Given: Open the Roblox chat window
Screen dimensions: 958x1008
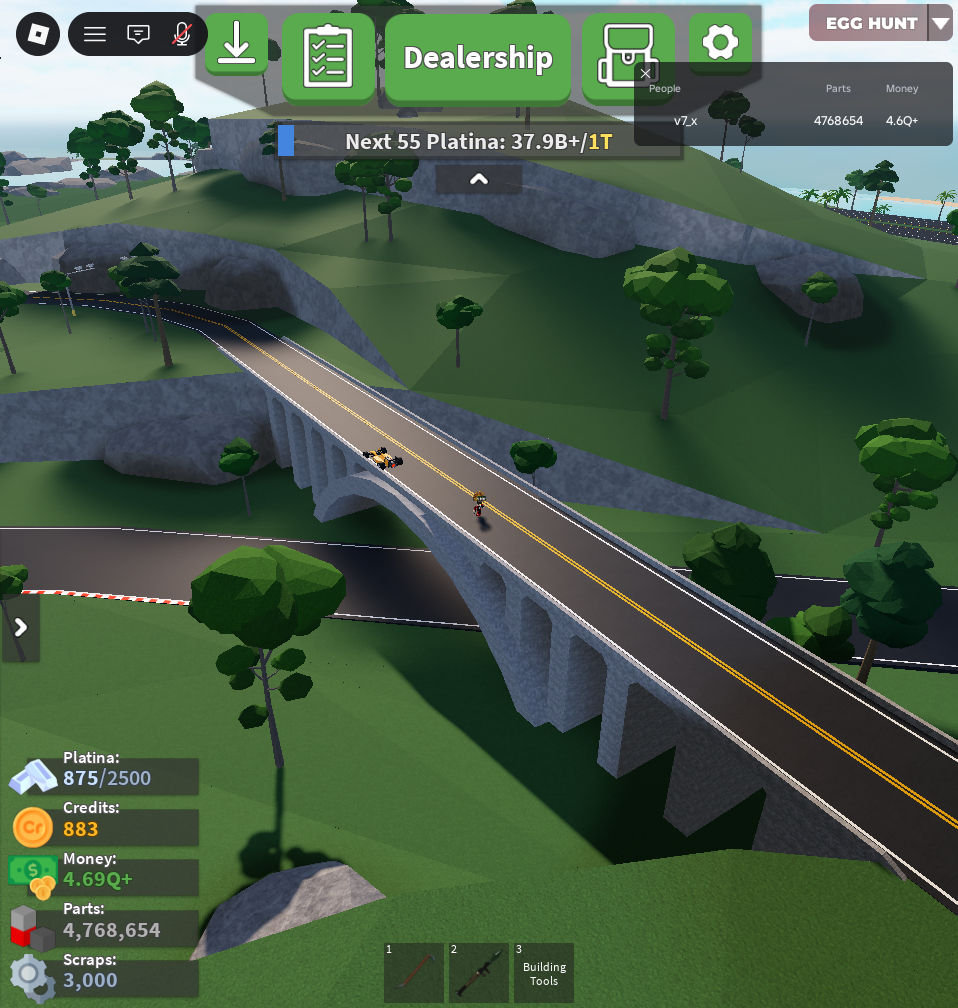Looking at the screenshot, I should tap(138, 35).
